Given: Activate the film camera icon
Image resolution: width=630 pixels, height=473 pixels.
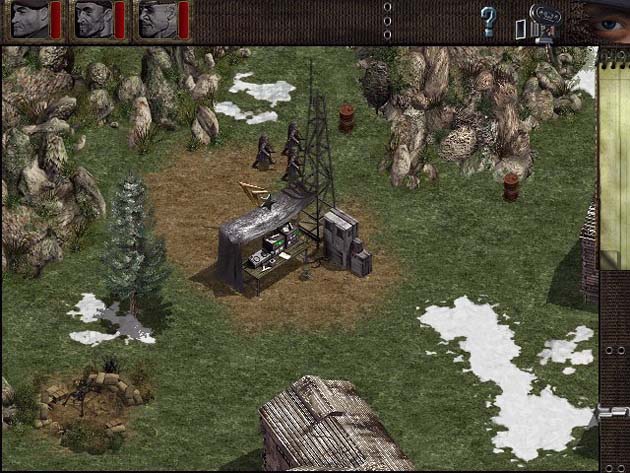Looking at the screenshot, I should pos(546,21).
